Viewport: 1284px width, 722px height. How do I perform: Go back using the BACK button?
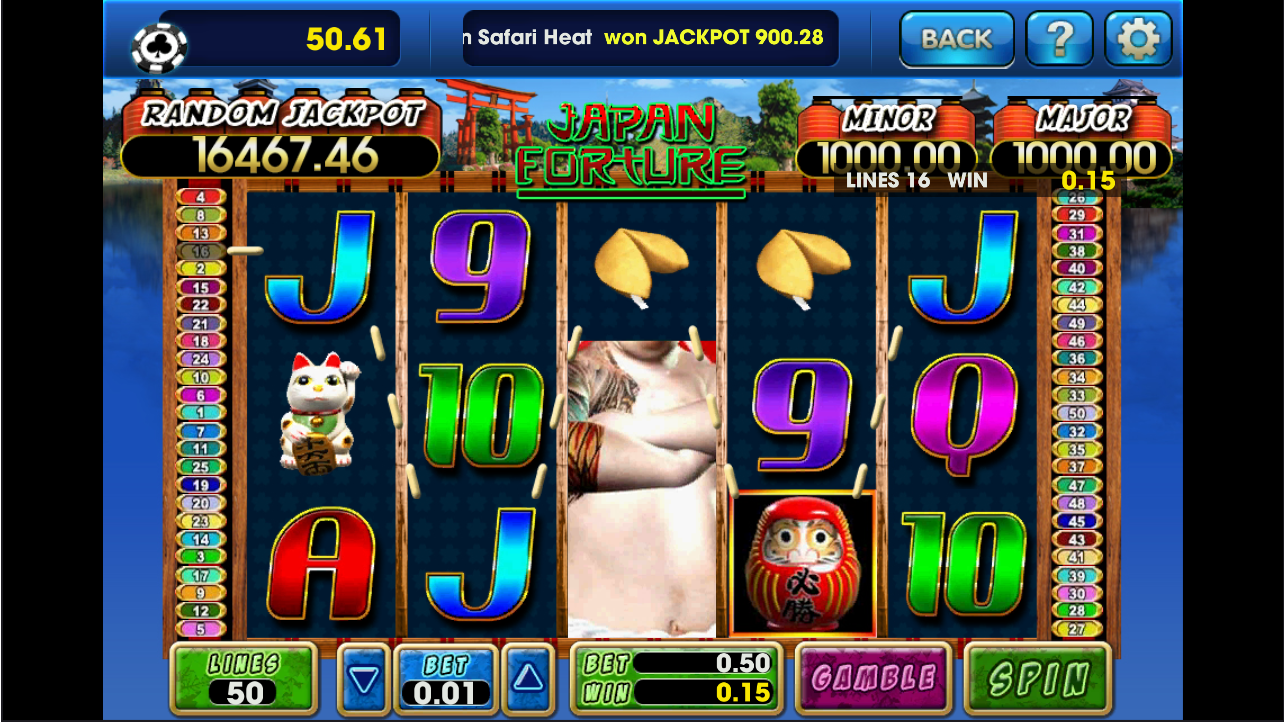(x=956, y=39)
